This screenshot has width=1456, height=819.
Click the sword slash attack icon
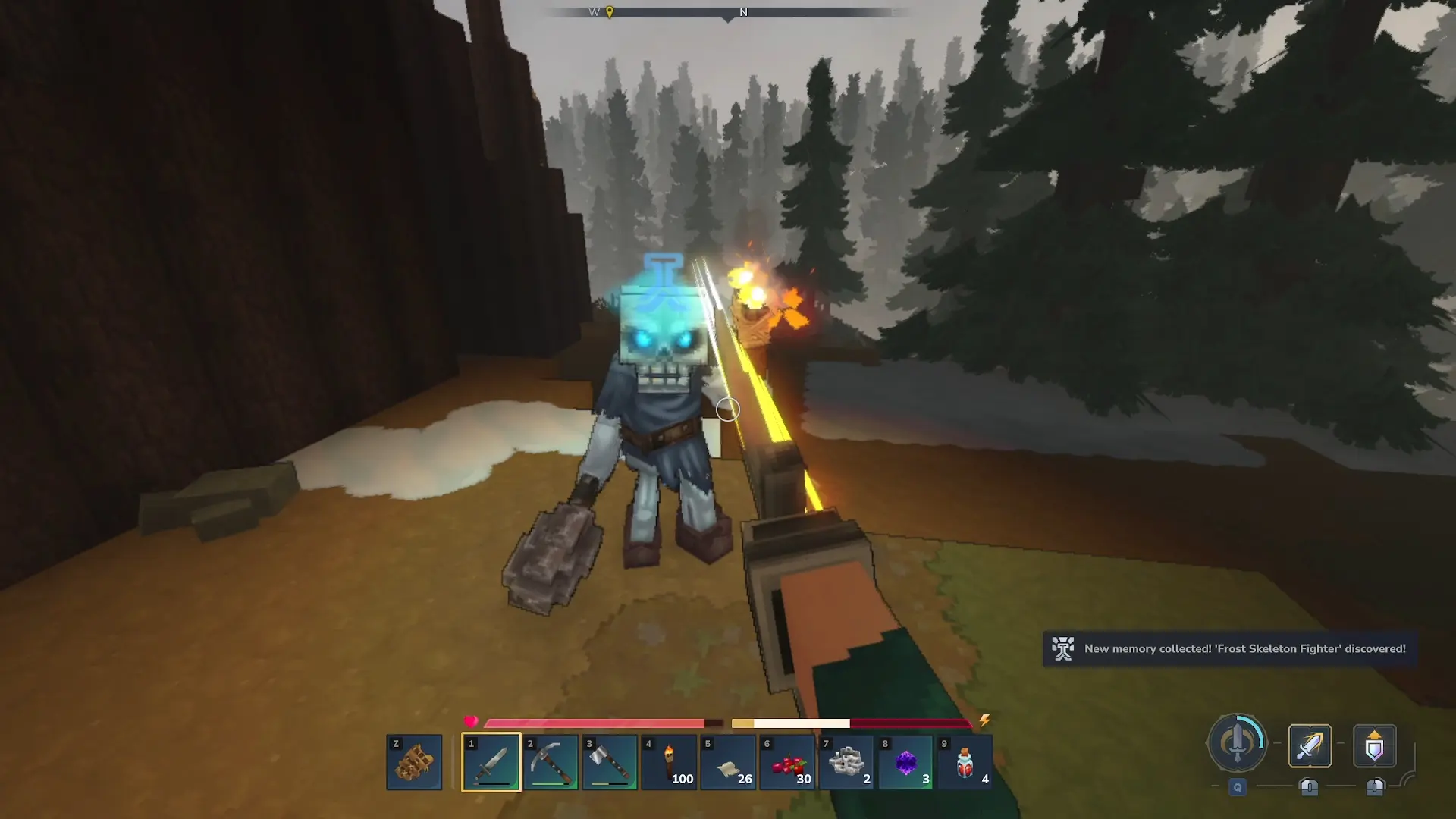(x=1310, y=746)
